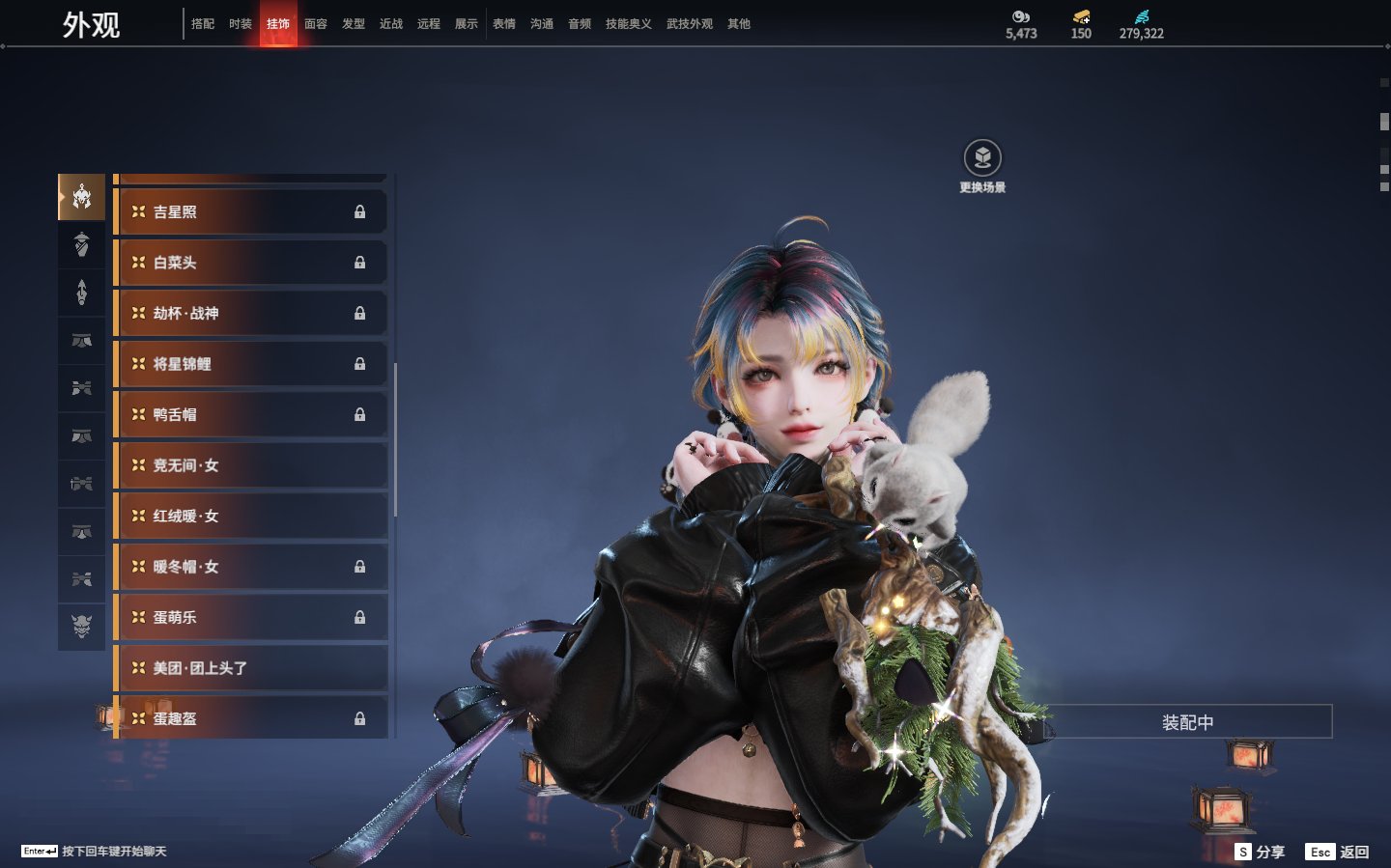Open the 搭配 tab
This screenshot has width=1391, height=868.
tap(203, 24)
